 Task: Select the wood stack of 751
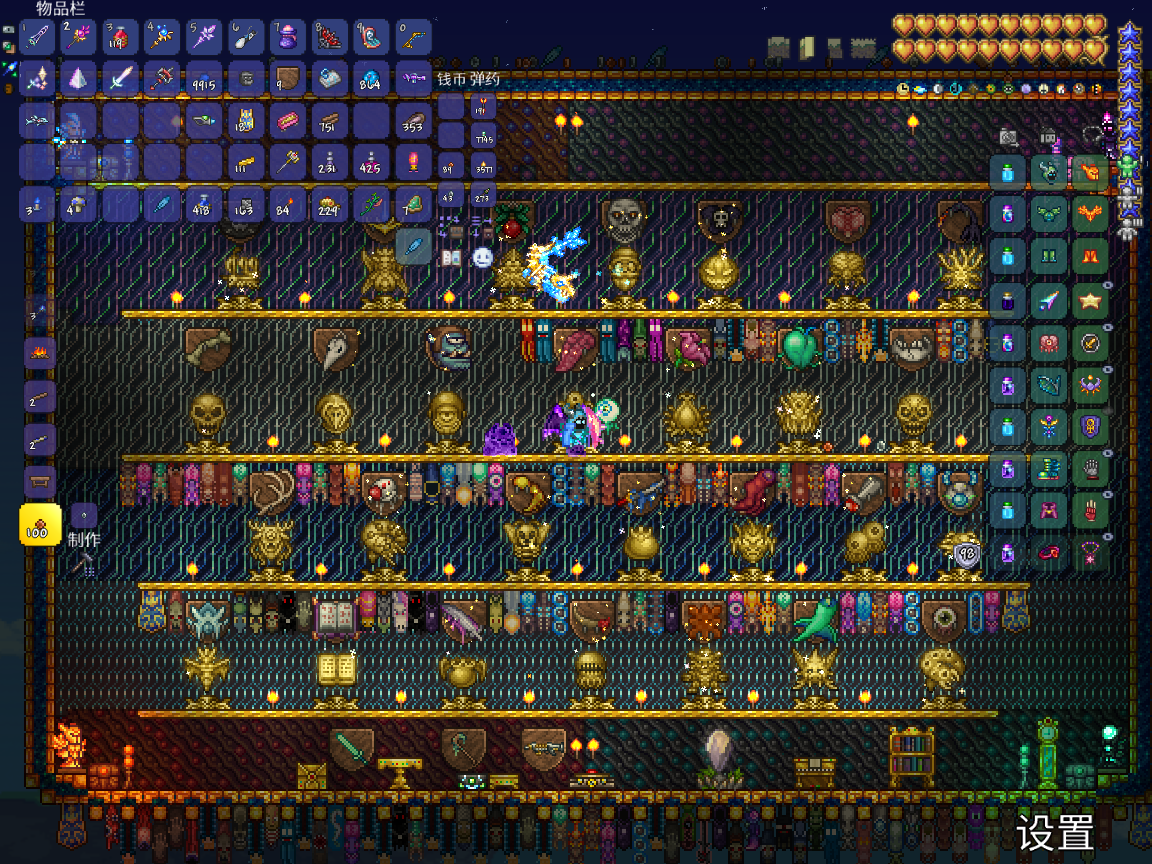point(330,121)
